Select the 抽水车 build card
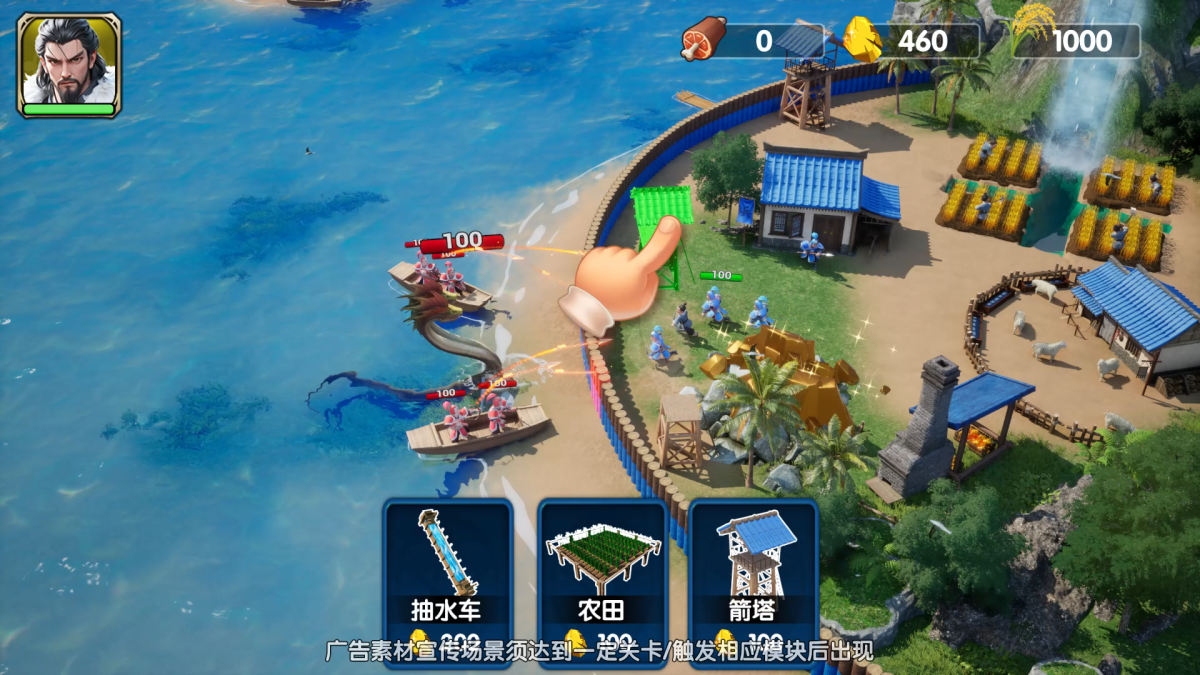 coord(448,572)
